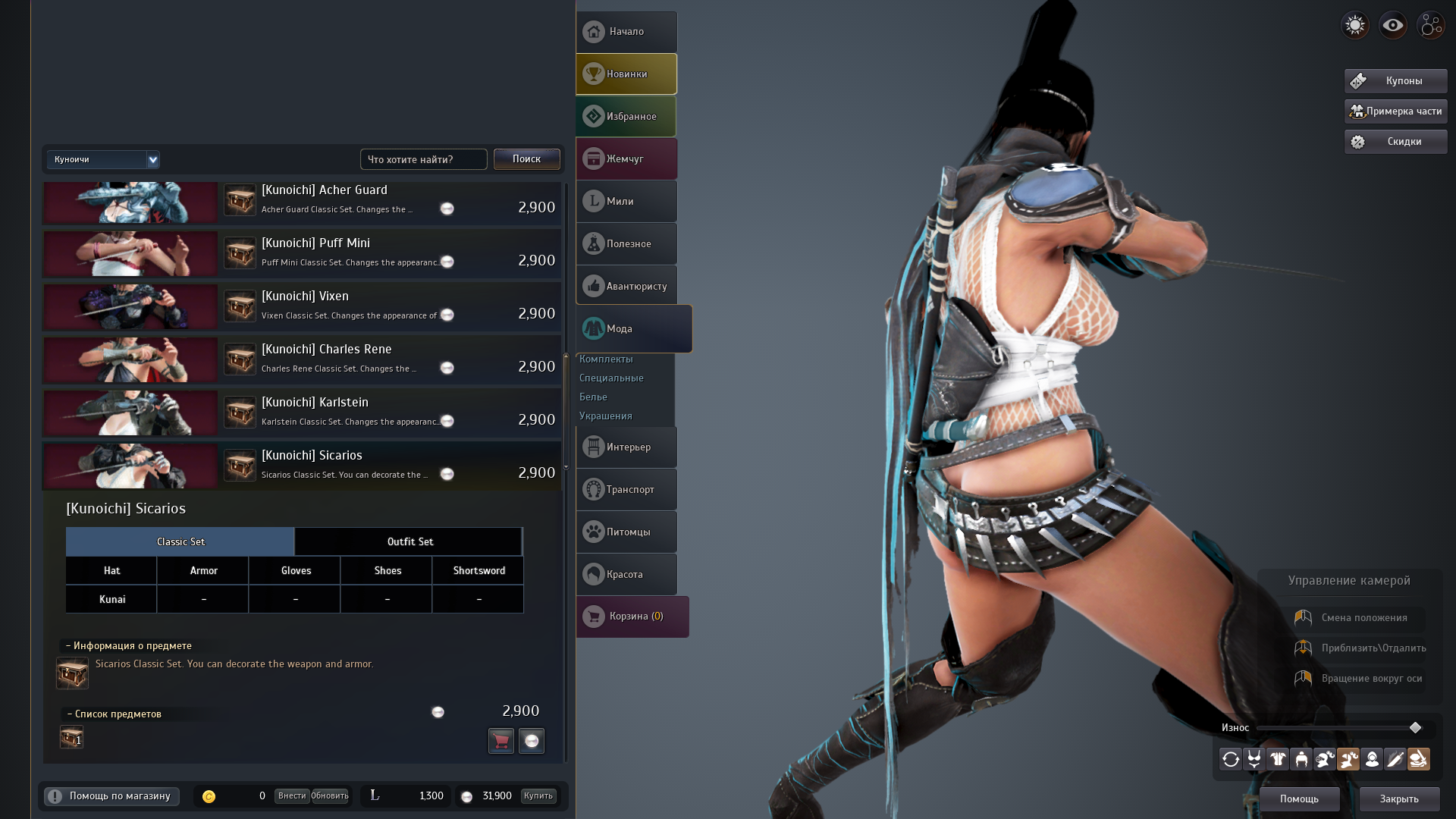Toggle the highlighted hairstyle visibility icon
1456x819 pixels.
[1348, 758]
